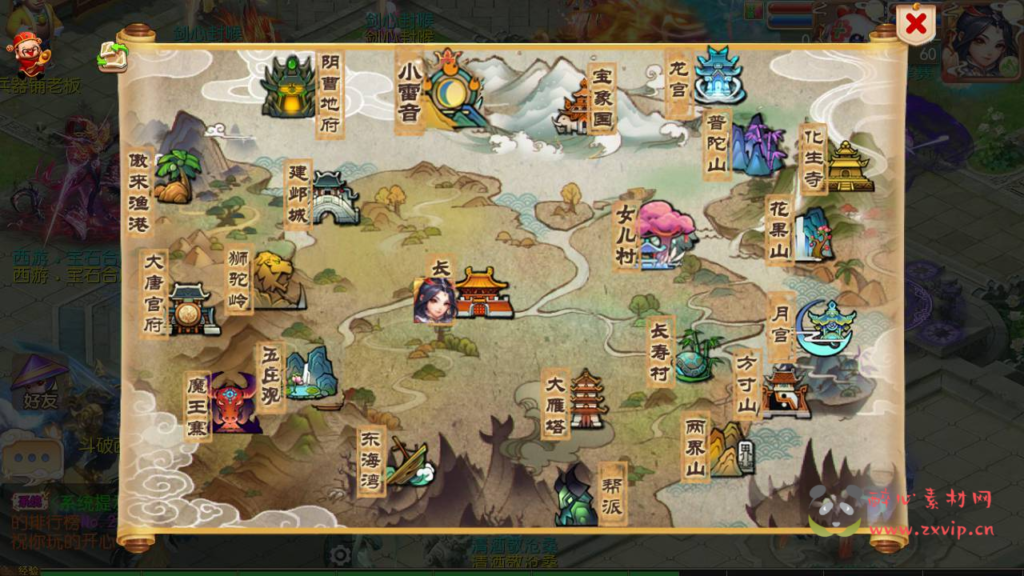Viewport: 1024px width, 576px height.
Task: Pick the 花果山 location
Action: [x=812, y=233]
